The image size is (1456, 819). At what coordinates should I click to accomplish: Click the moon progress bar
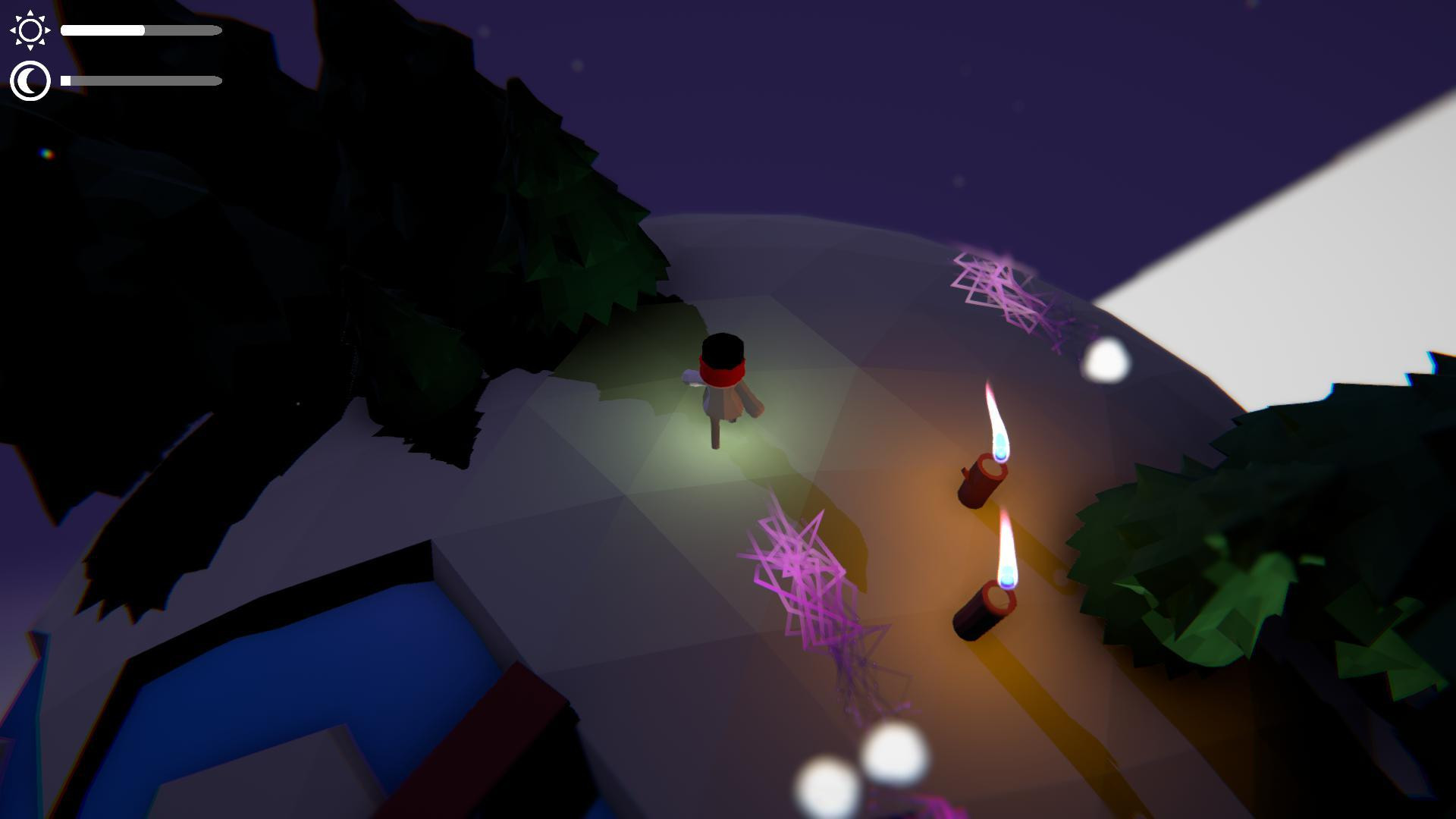(x=140, y=79)
